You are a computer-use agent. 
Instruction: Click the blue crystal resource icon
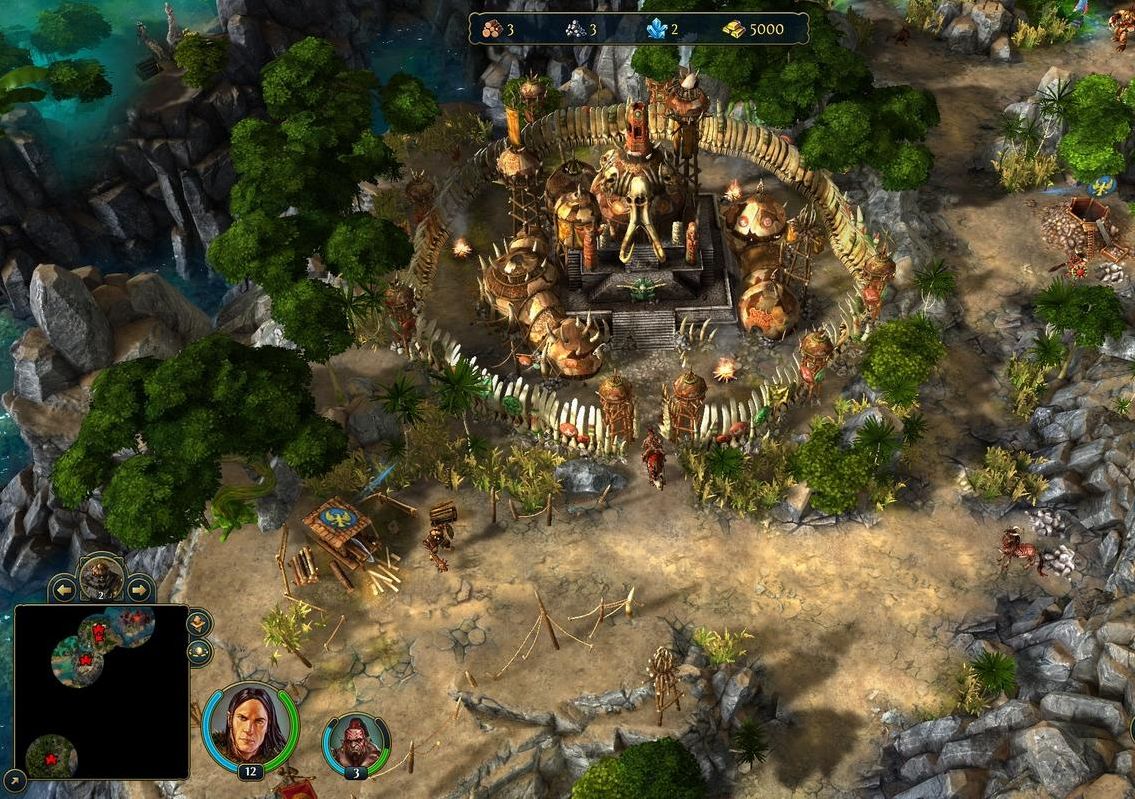click(656, 29)
